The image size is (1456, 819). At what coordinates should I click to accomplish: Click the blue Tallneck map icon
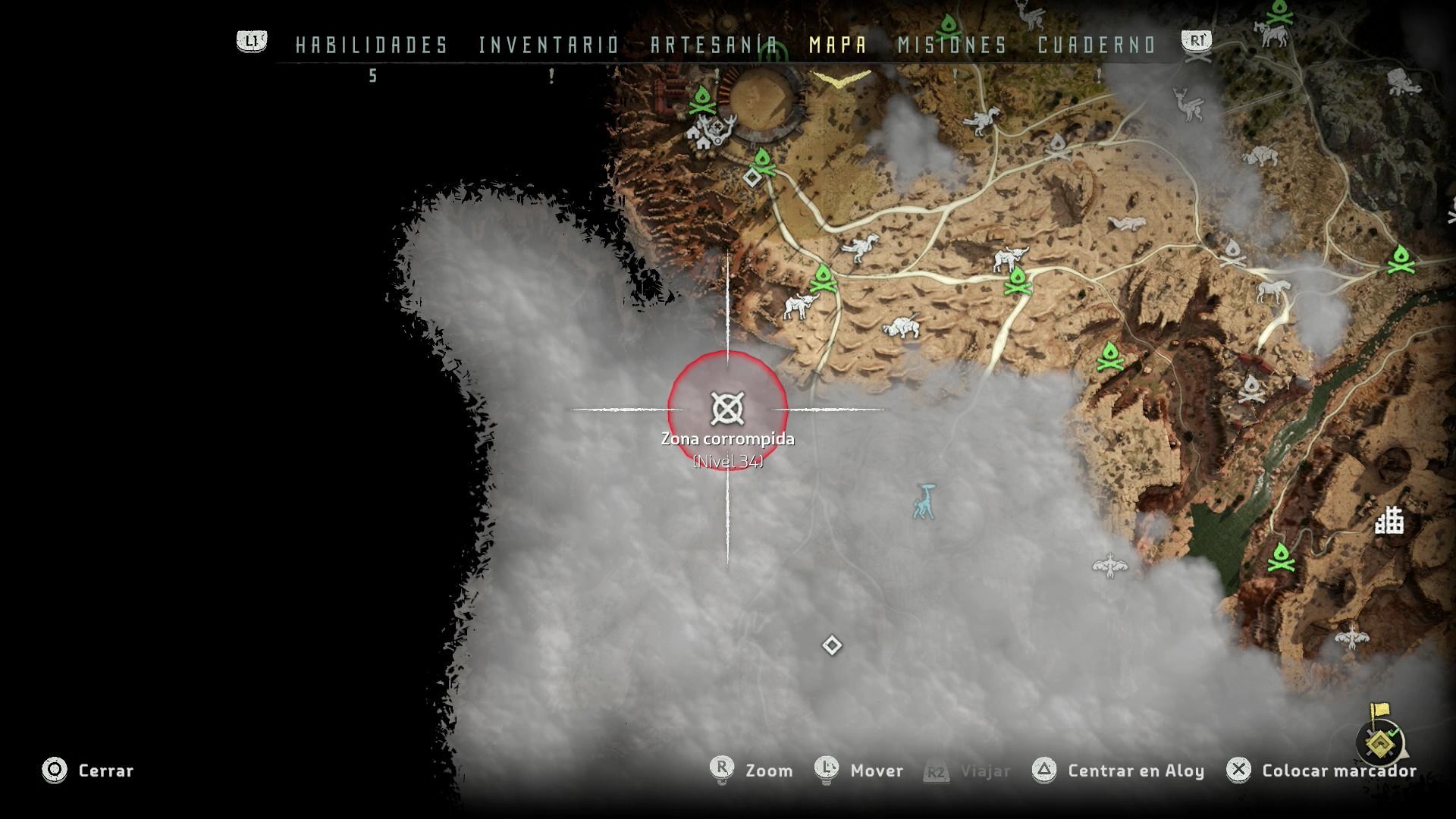click(x=925, y=502)
